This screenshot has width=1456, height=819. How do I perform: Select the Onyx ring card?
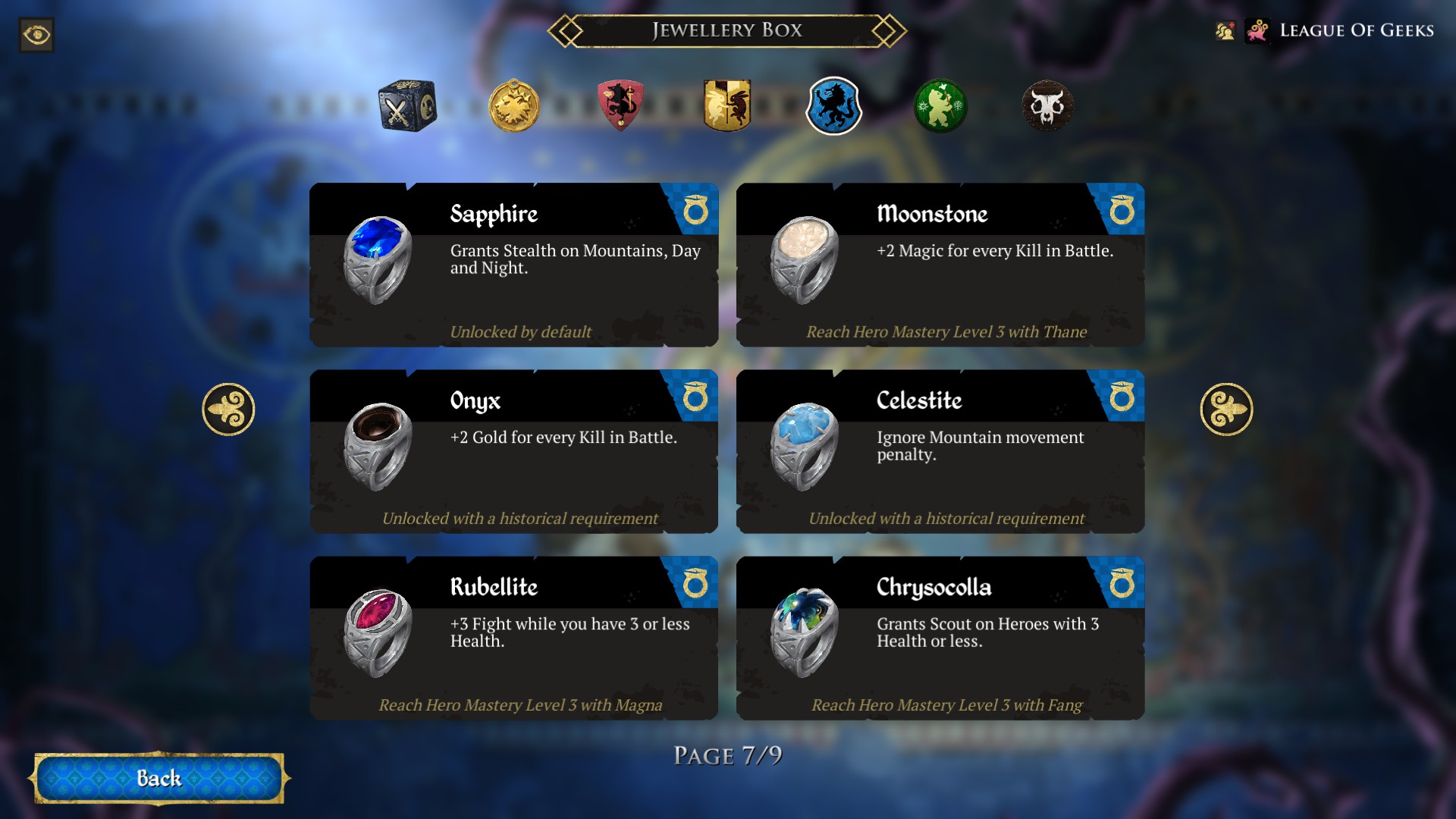(x=514, y=453)
